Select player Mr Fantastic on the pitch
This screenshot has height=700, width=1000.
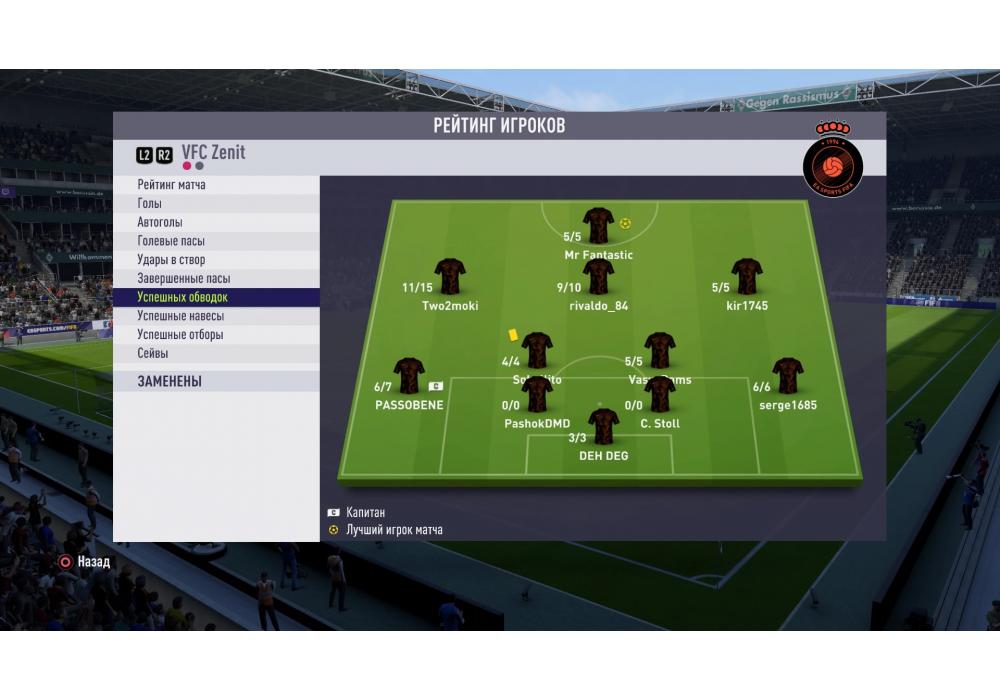(x=599, y=226)
